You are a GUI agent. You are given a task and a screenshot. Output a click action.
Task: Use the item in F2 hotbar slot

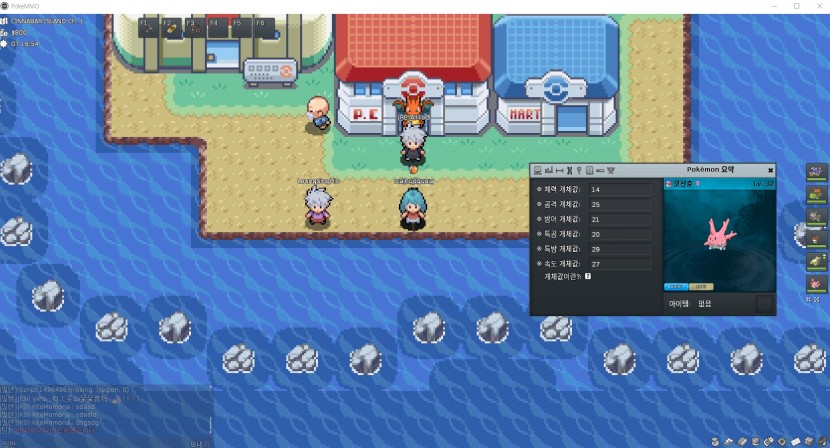(x=169, y=27)
